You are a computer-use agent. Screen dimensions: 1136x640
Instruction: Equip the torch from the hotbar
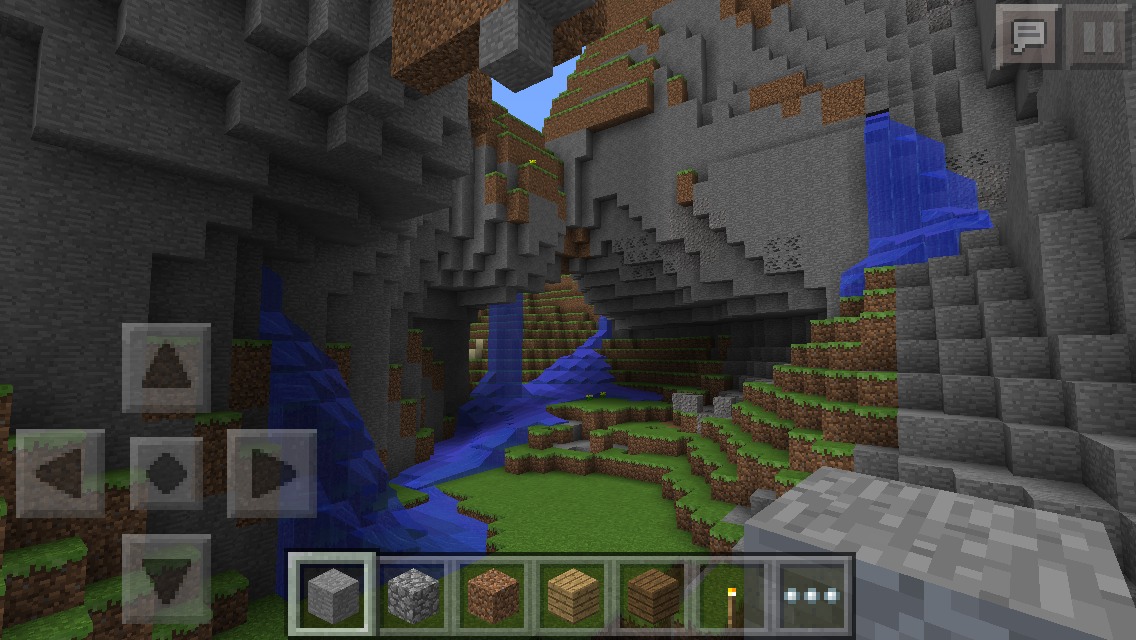[x=731, y=594]
